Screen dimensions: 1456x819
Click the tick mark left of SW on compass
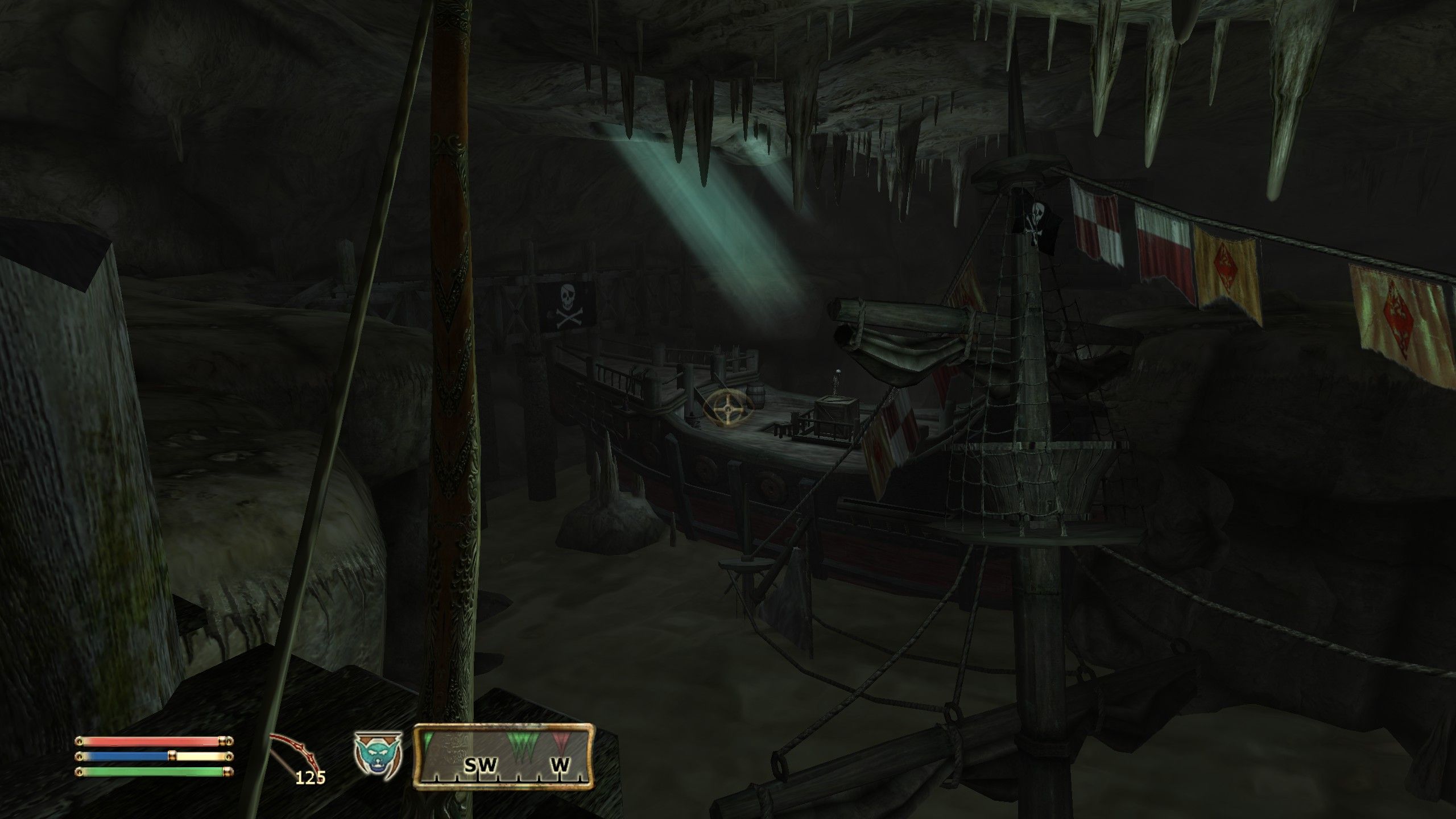pos(457,780)
